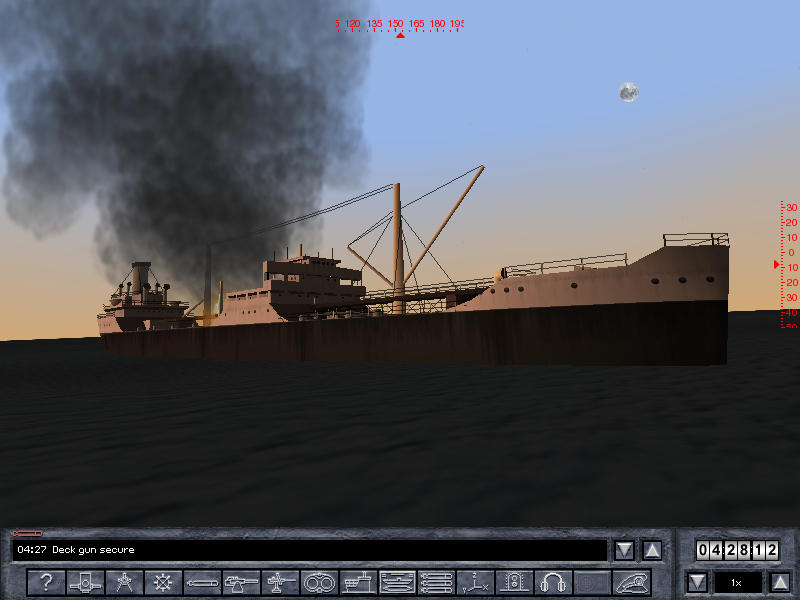Switch to the deck gun station

coord(241,582)
